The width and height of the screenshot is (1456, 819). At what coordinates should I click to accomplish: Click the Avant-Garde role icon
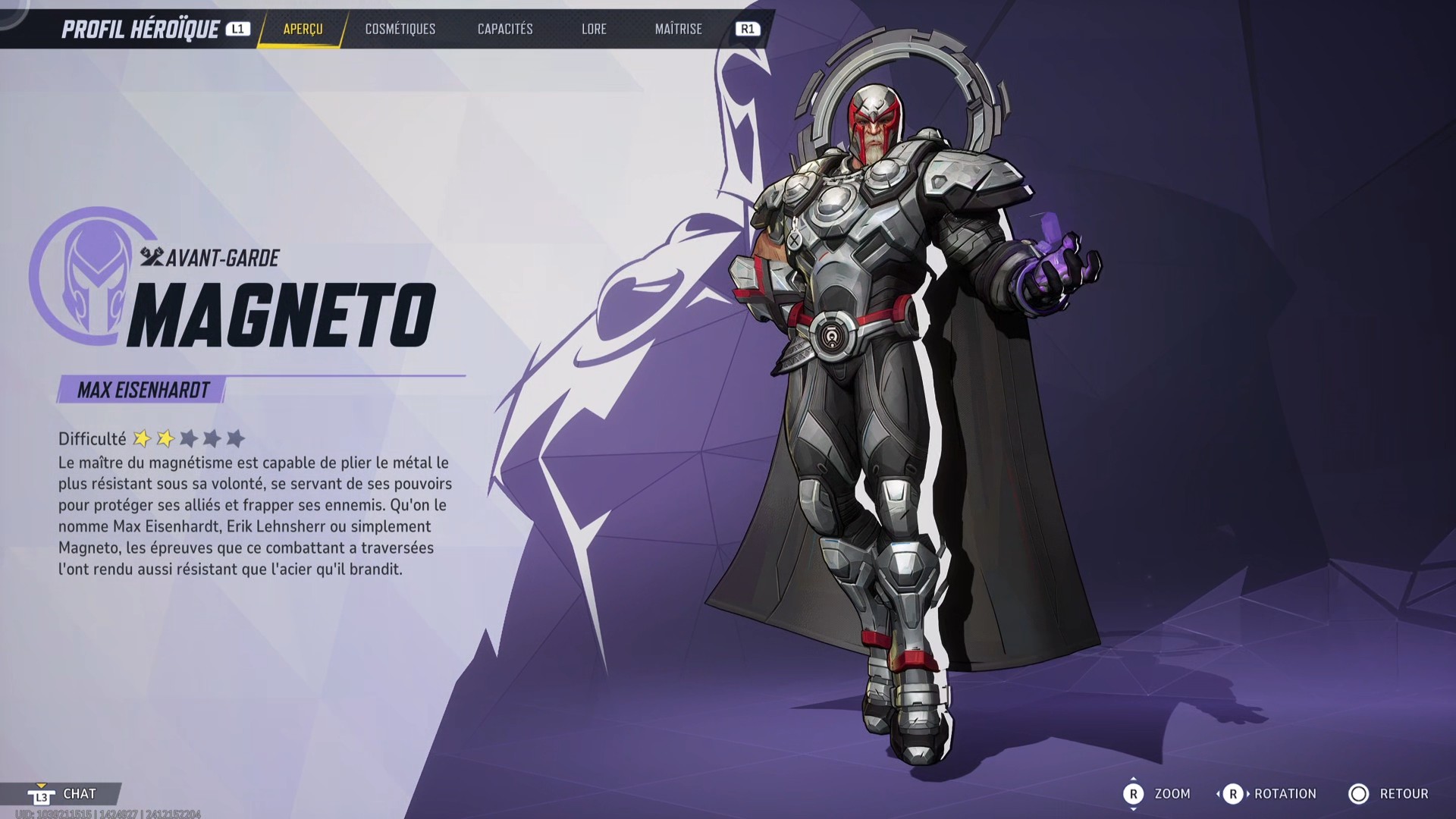click(x=154, y=258)
